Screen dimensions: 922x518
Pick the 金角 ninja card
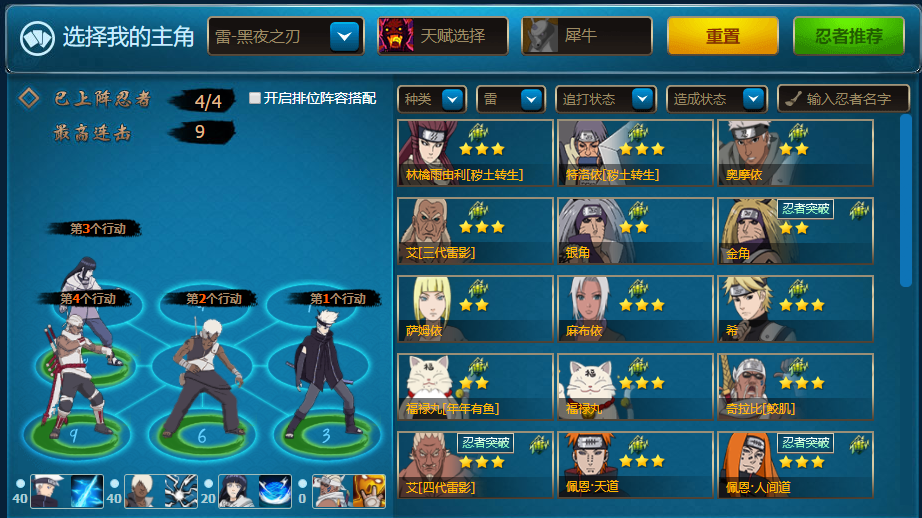click(x=795, y=231)
